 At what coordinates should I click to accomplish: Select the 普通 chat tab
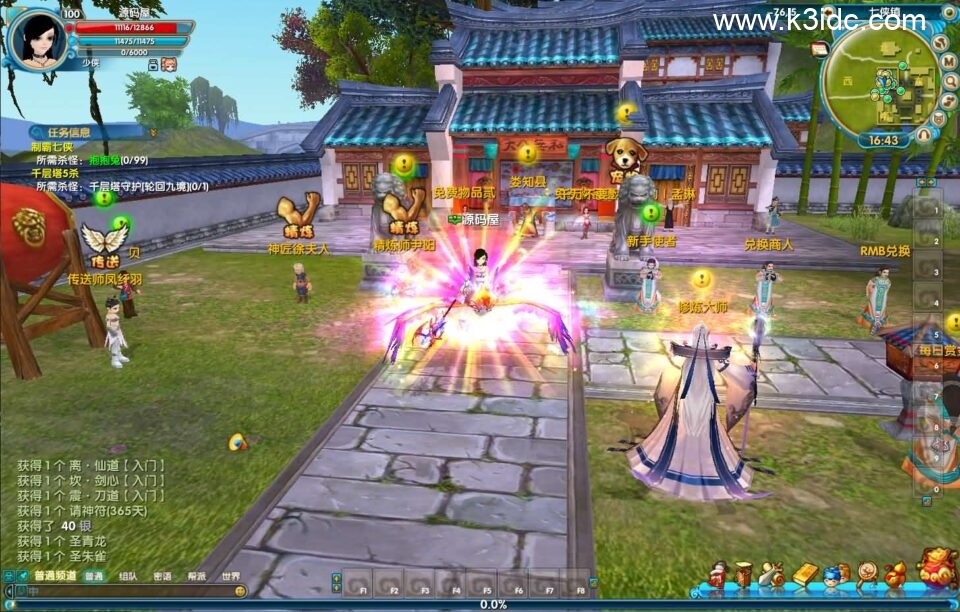94,576
